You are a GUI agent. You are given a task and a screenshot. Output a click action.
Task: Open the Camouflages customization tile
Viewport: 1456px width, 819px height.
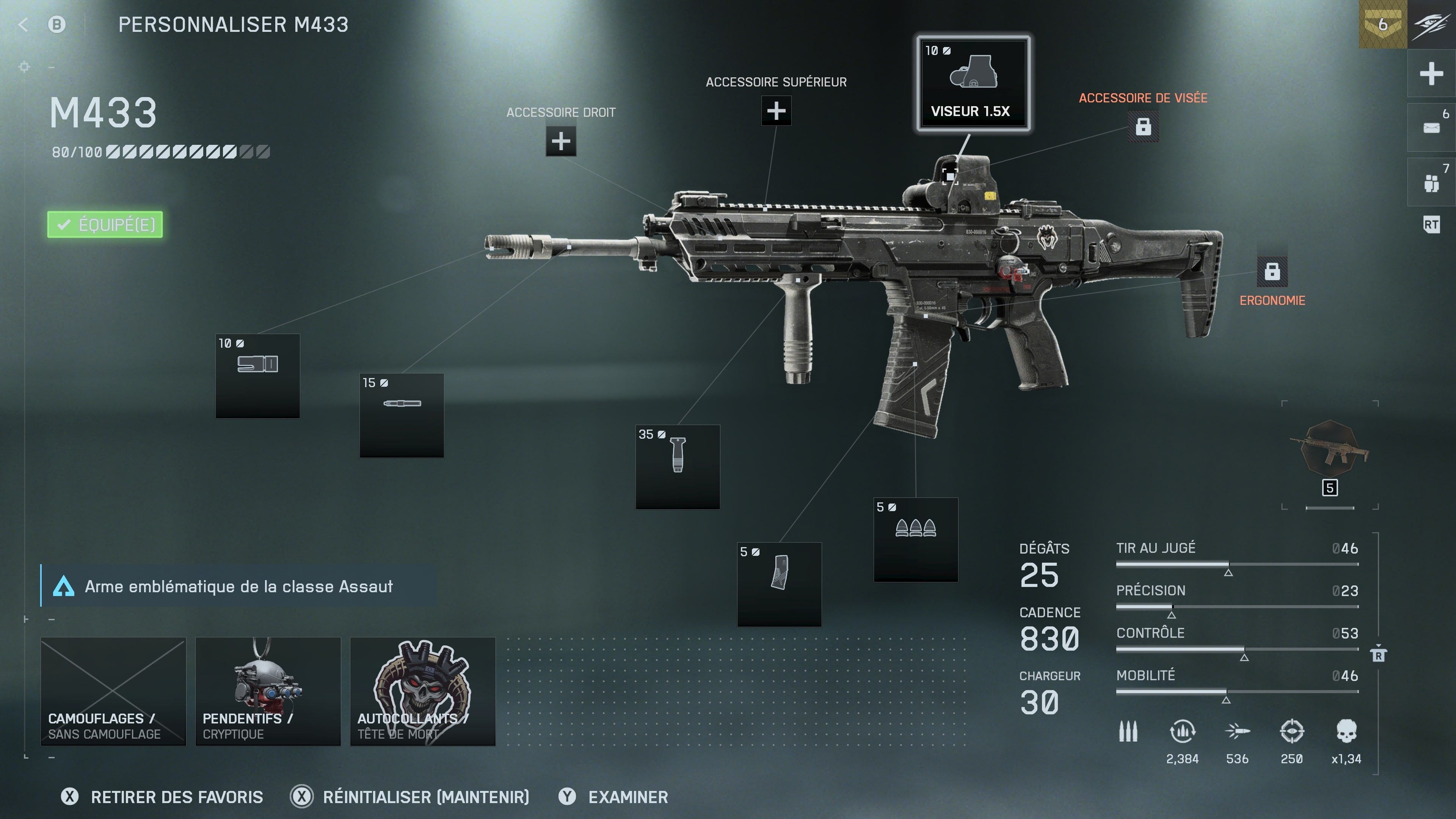point(113,691)
